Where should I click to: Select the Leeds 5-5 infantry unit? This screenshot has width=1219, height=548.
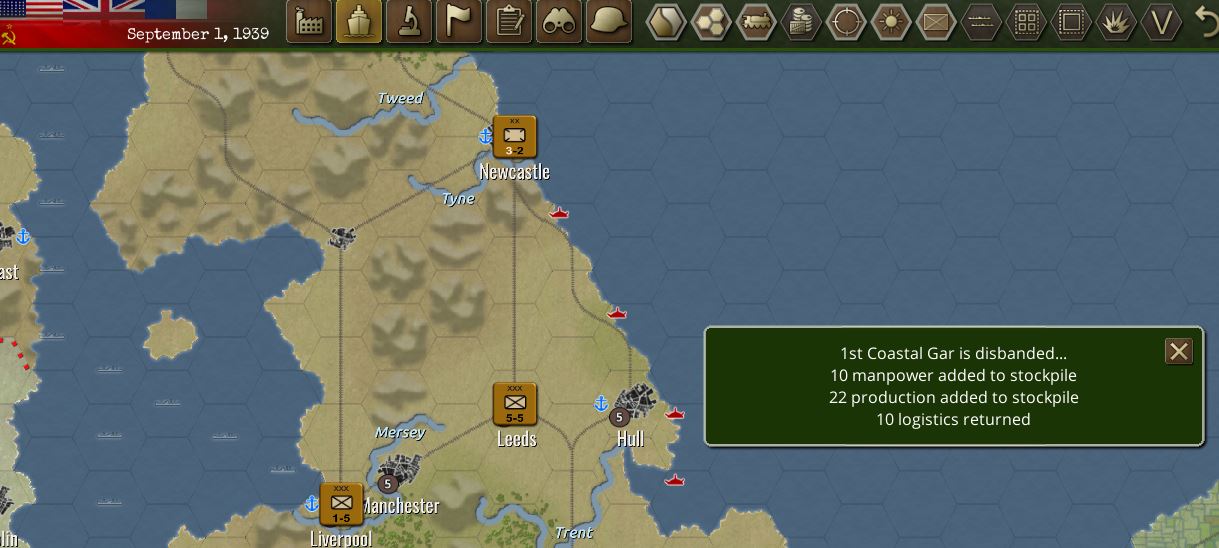click(515, 404)
